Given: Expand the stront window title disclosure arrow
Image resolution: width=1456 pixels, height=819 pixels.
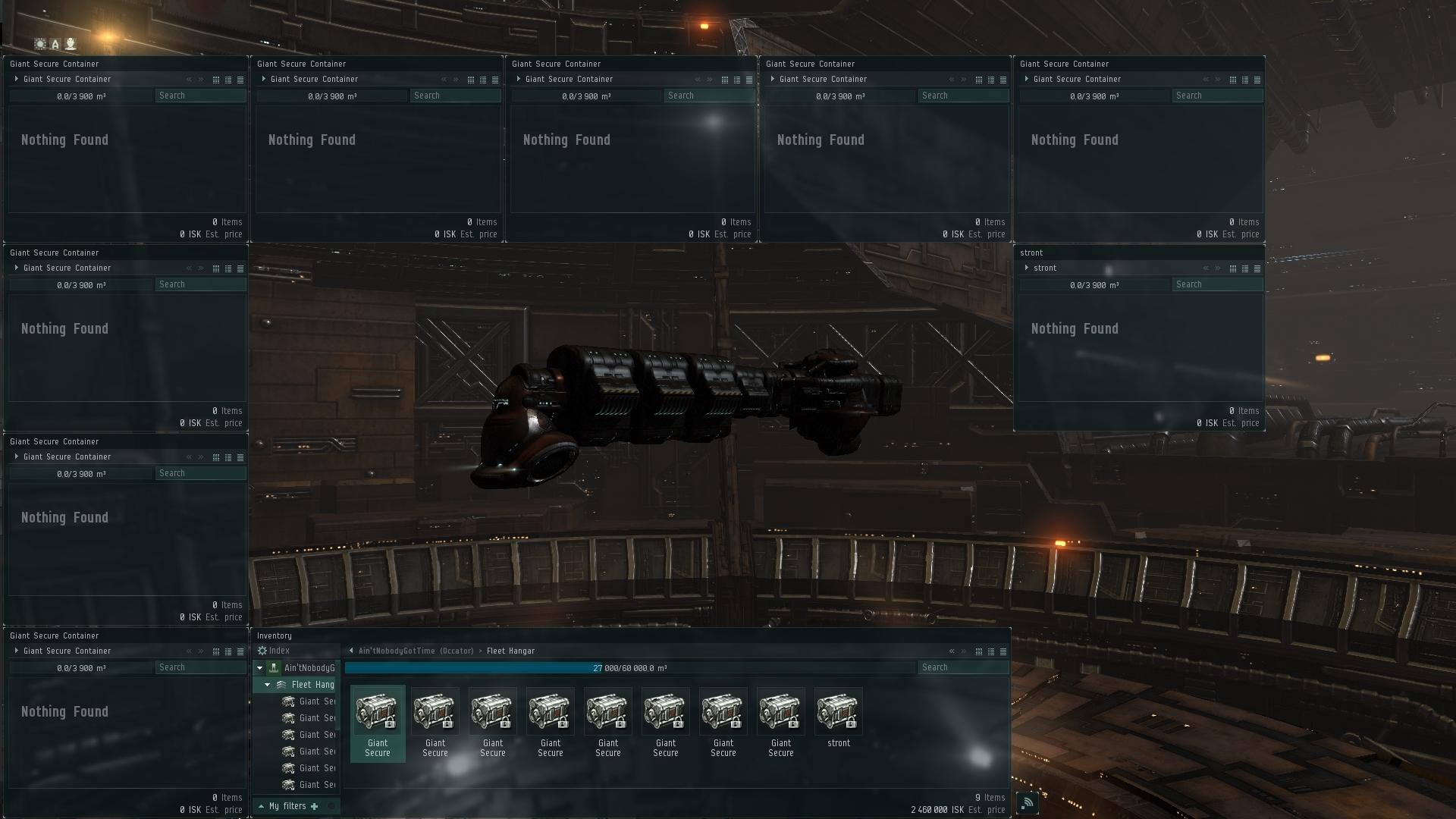Looking at the screenshot, I should 1028,268.
